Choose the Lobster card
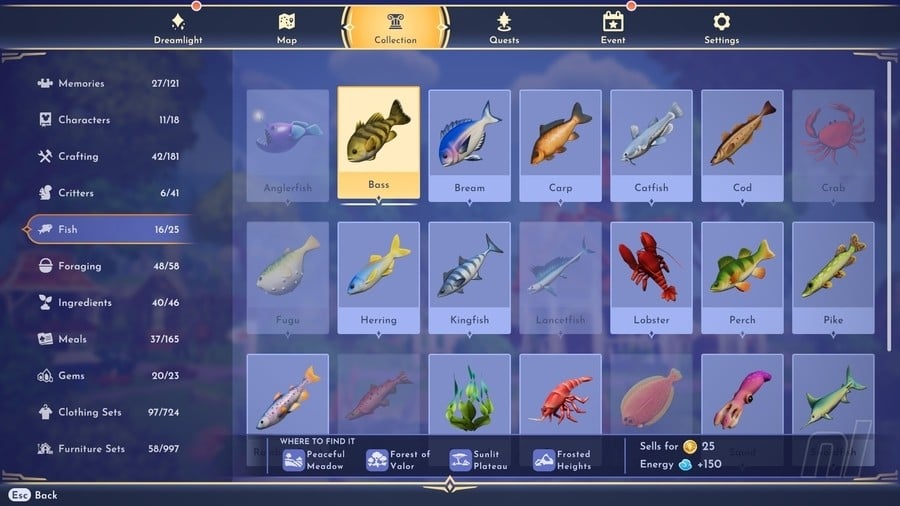The image size is (900, 506). point(651,276)
